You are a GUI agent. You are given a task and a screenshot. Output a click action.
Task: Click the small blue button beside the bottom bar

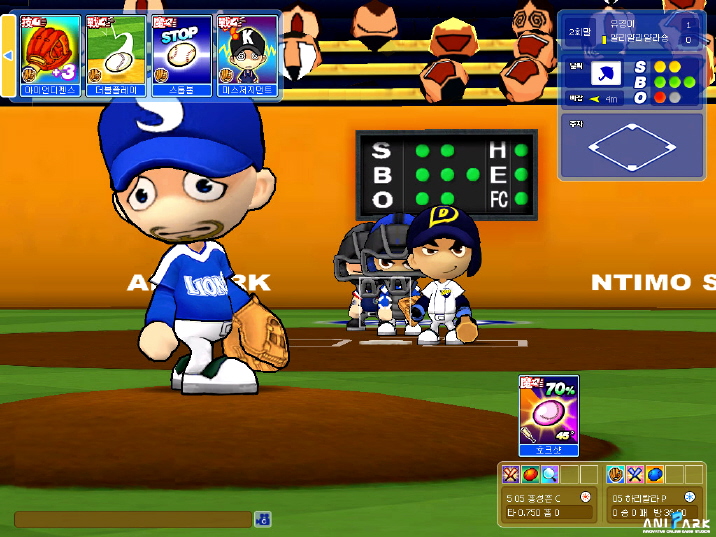click(x=262, y=518)
